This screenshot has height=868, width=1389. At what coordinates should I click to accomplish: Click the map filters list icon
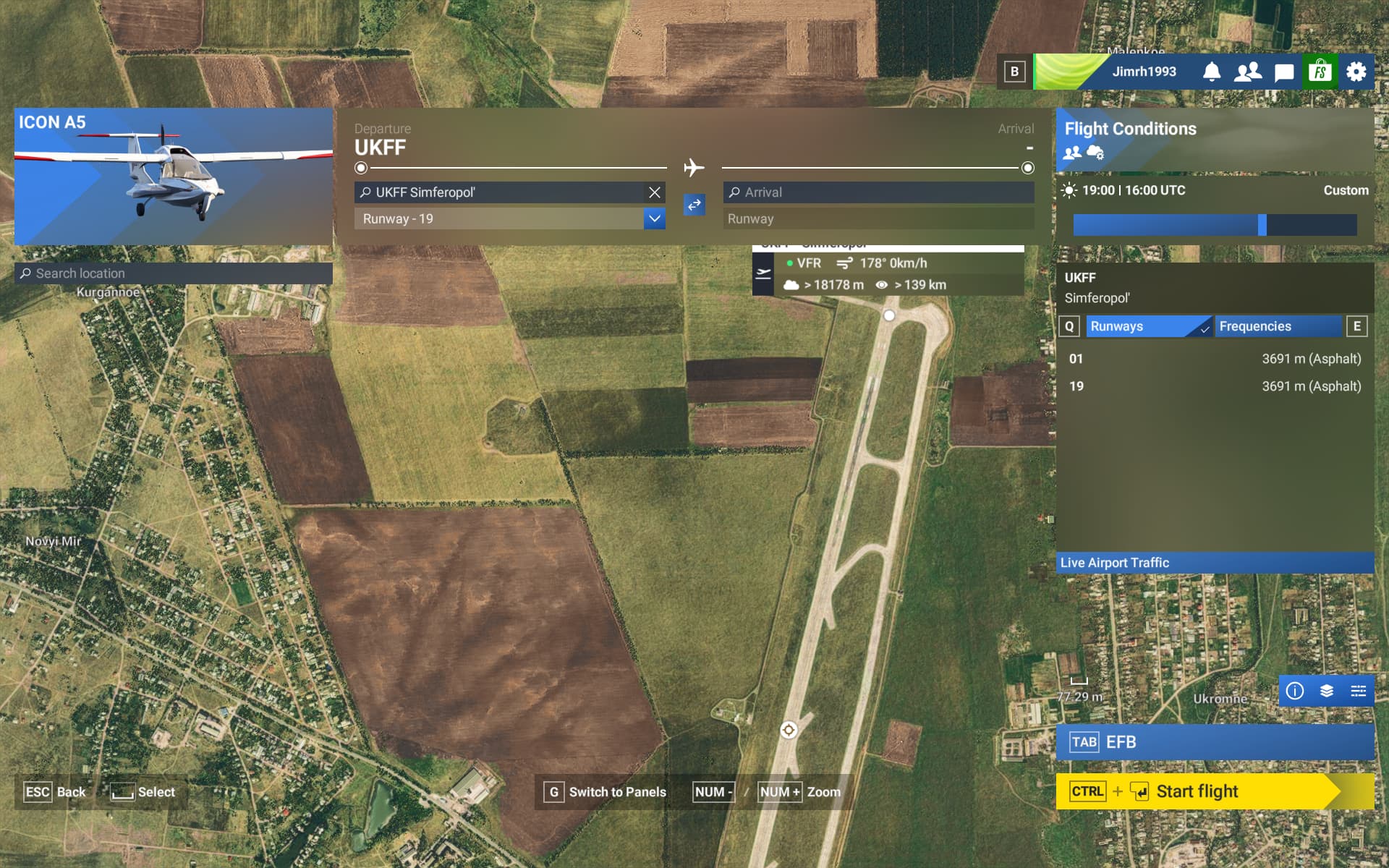point(1359,691)
